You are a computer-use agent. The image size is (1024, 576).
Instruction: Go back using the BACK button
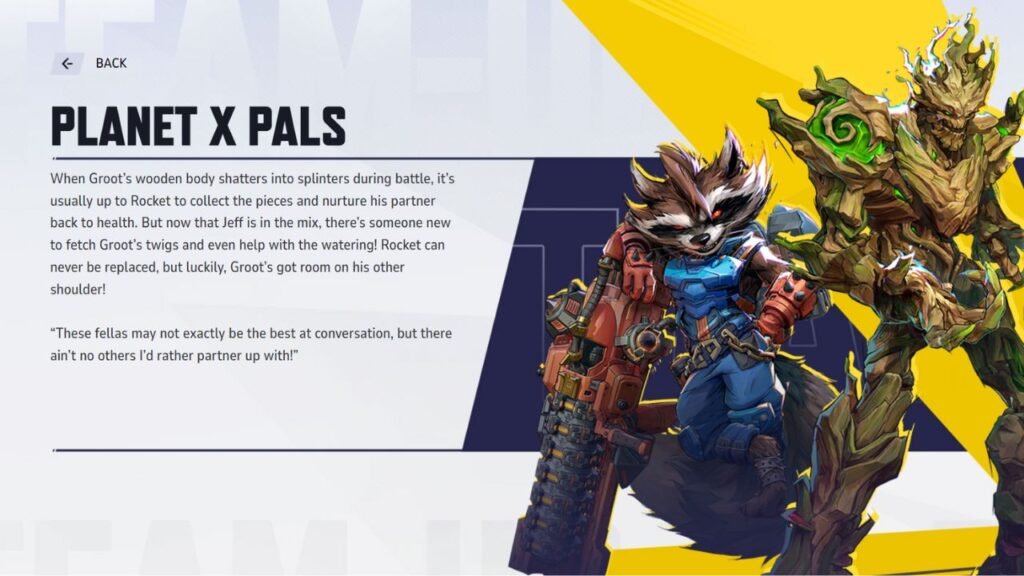[x=90, y=63]
